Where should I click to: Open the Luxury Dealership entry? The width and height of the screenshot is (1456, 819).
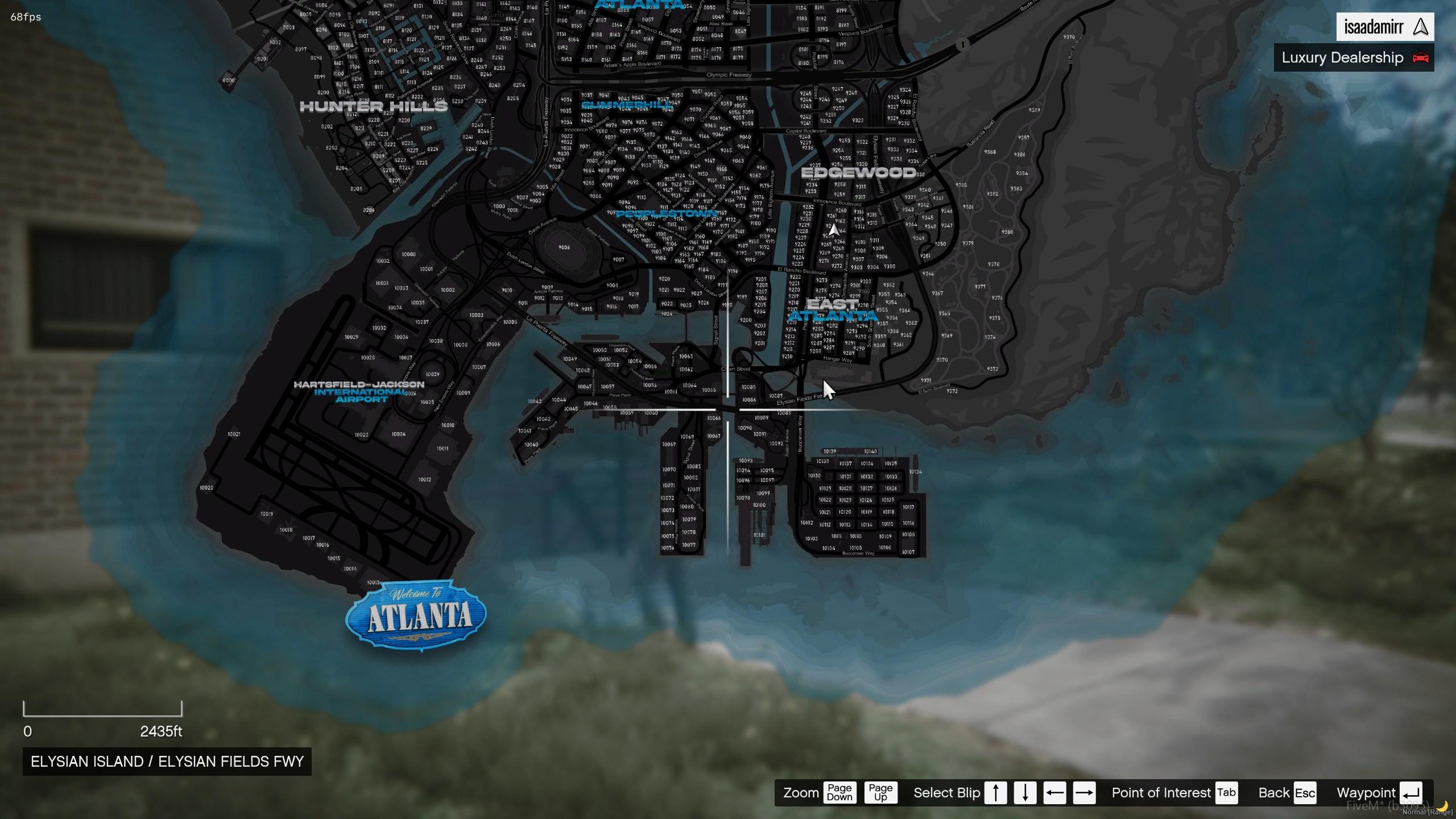tap(1342, 57)
